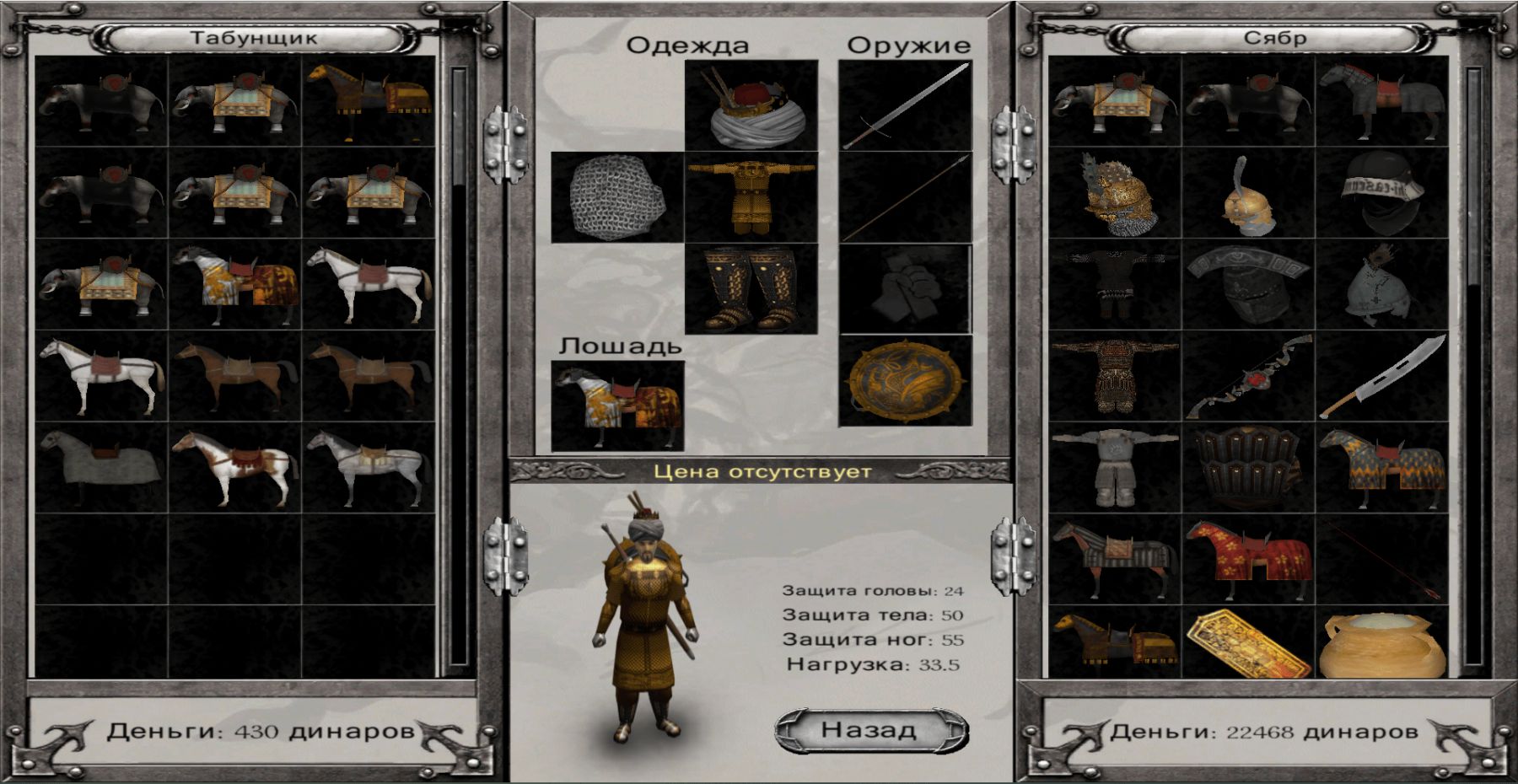1518x784 pixels.
Task: Select the pinto horse from Табунщик
Action: click(235, 468)
